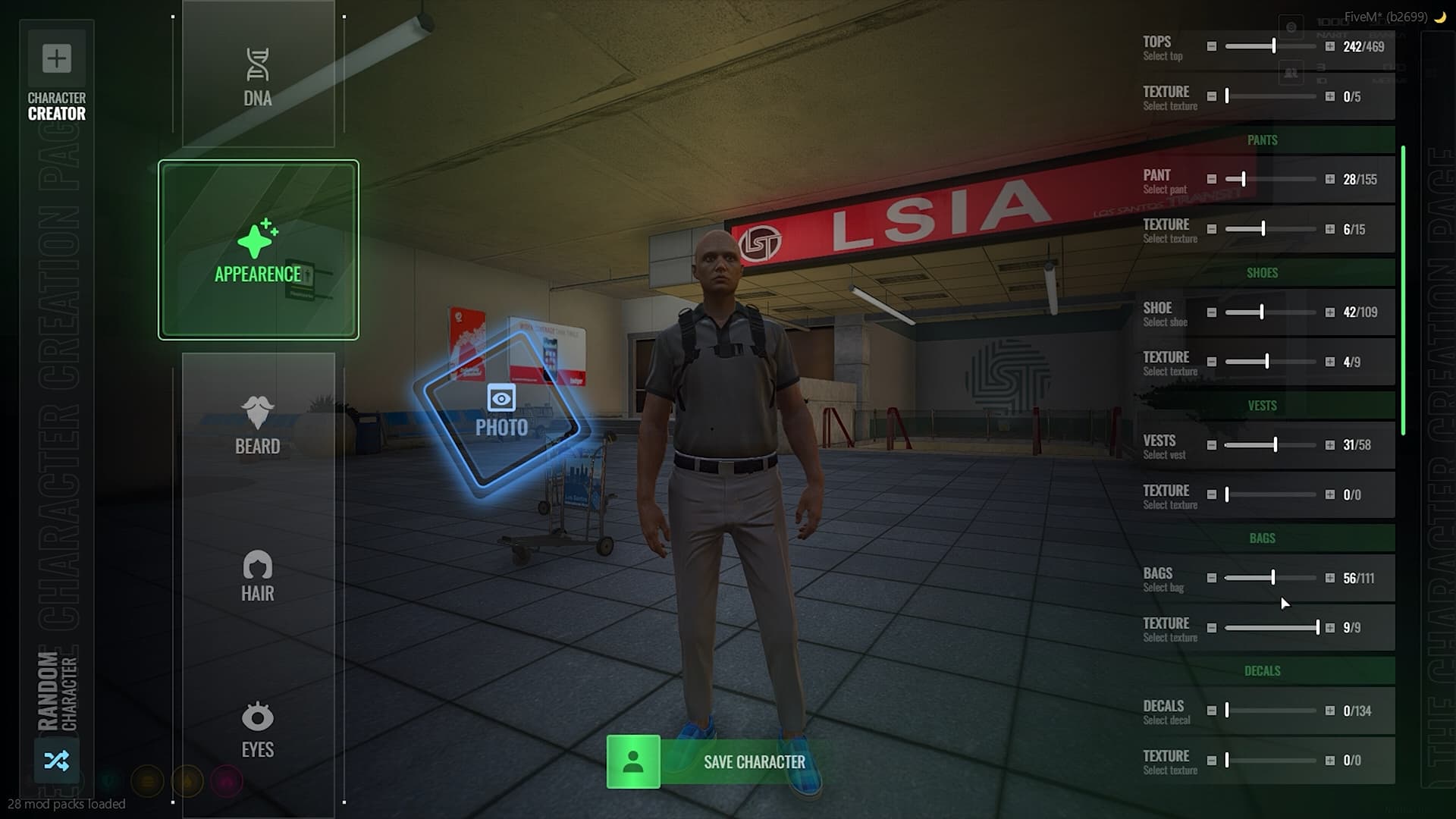The image size is (1456, 819).
Task: Increase the Tops value with plus
Action: tap(1330, 47)
